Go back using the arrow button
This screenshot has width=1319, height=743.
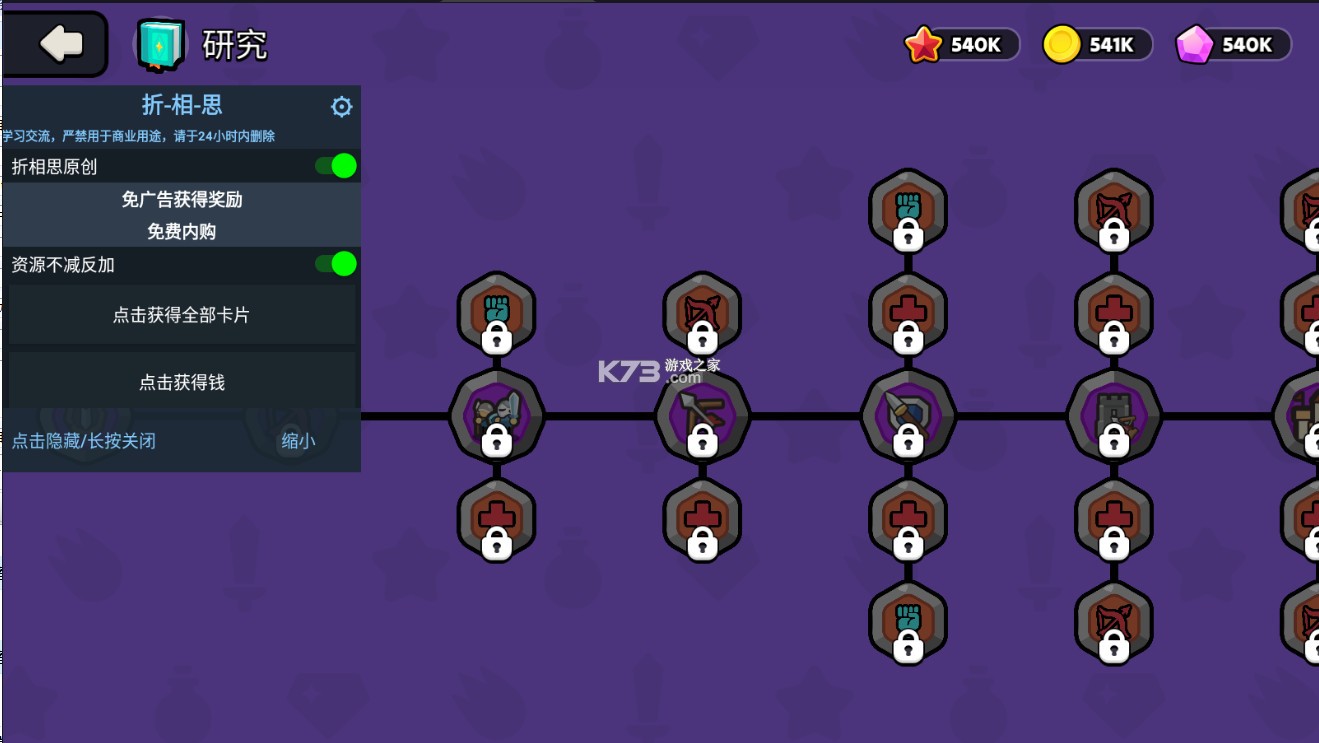(x=58, y=44)
